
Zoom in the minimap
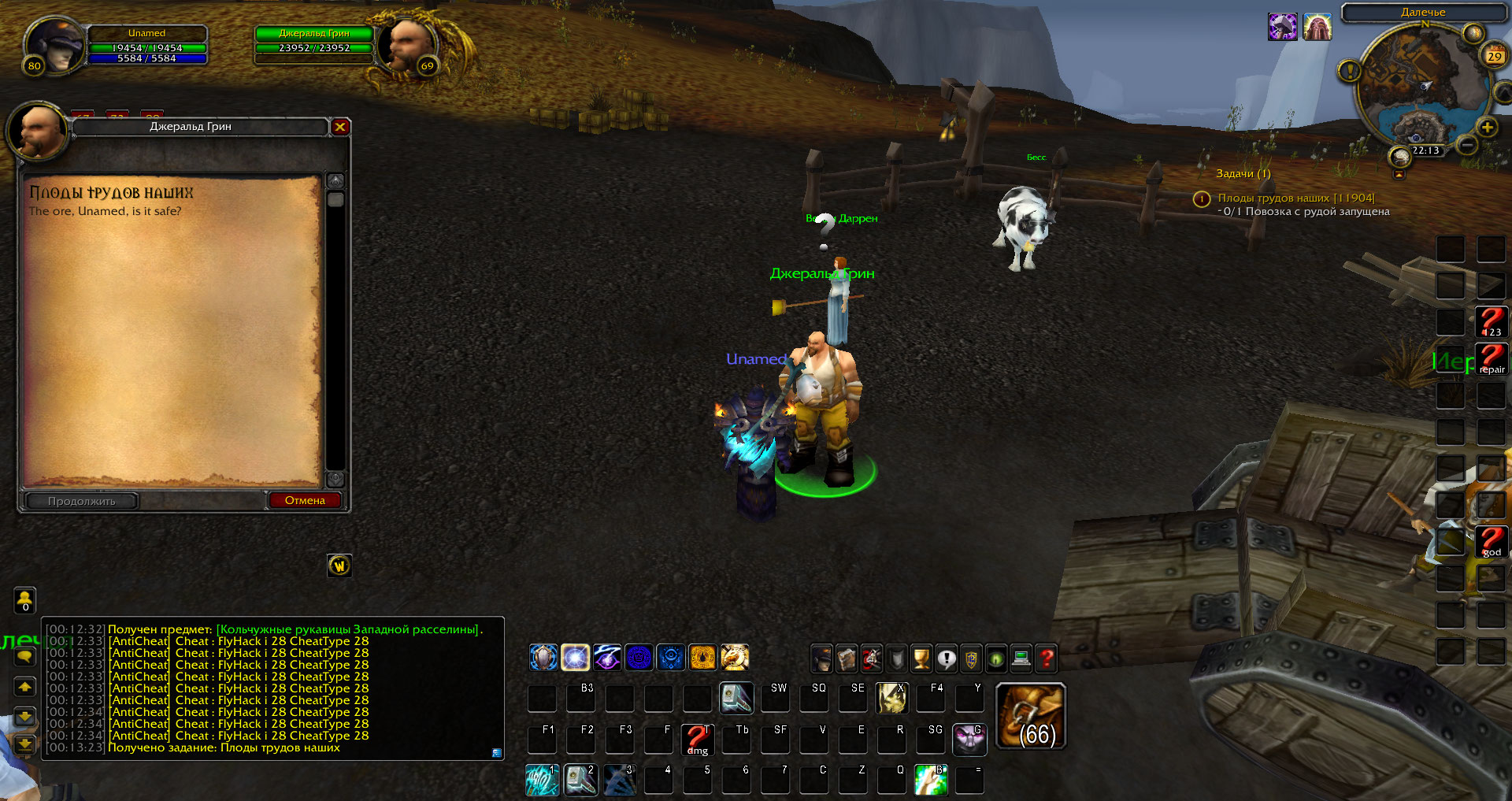(1487, 128)
